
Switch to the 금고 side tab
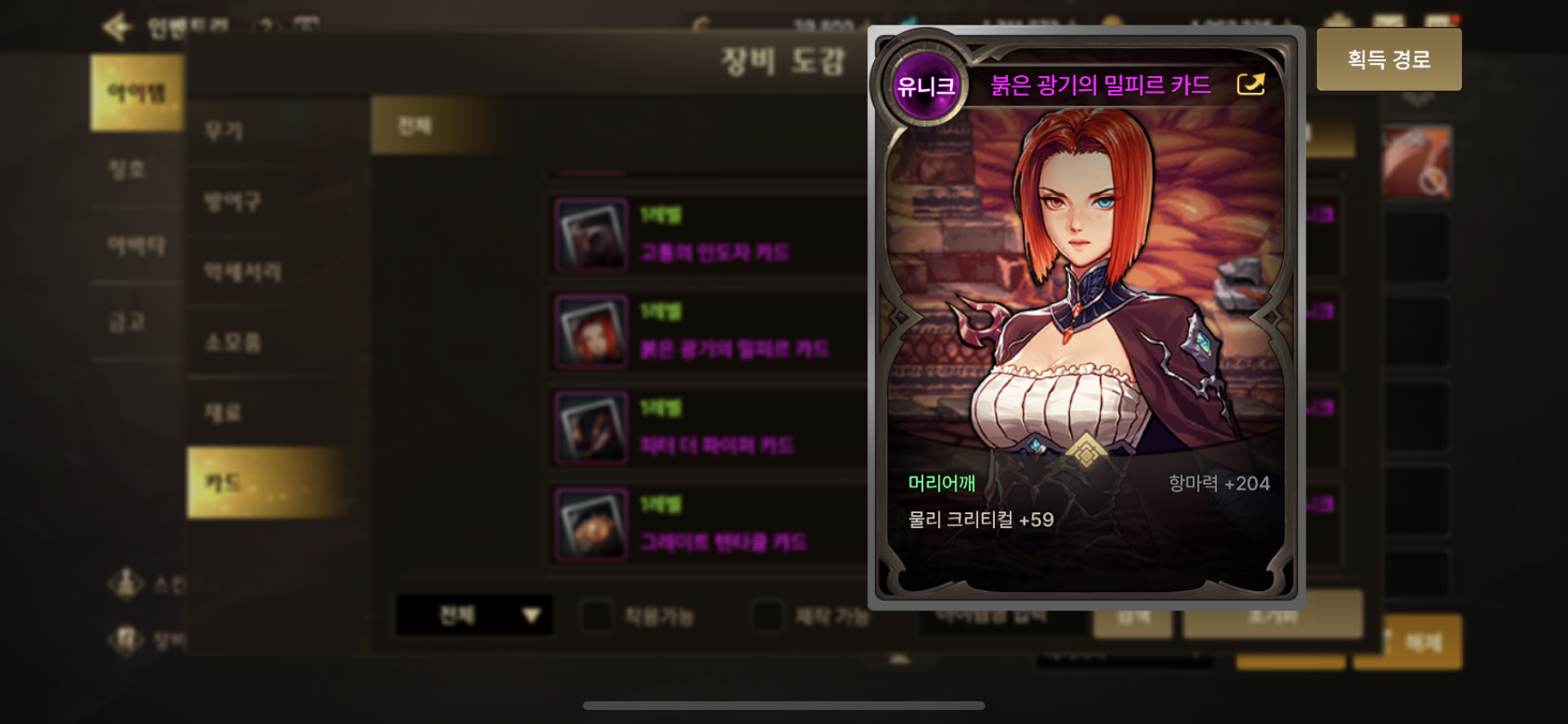coord(128,323)
